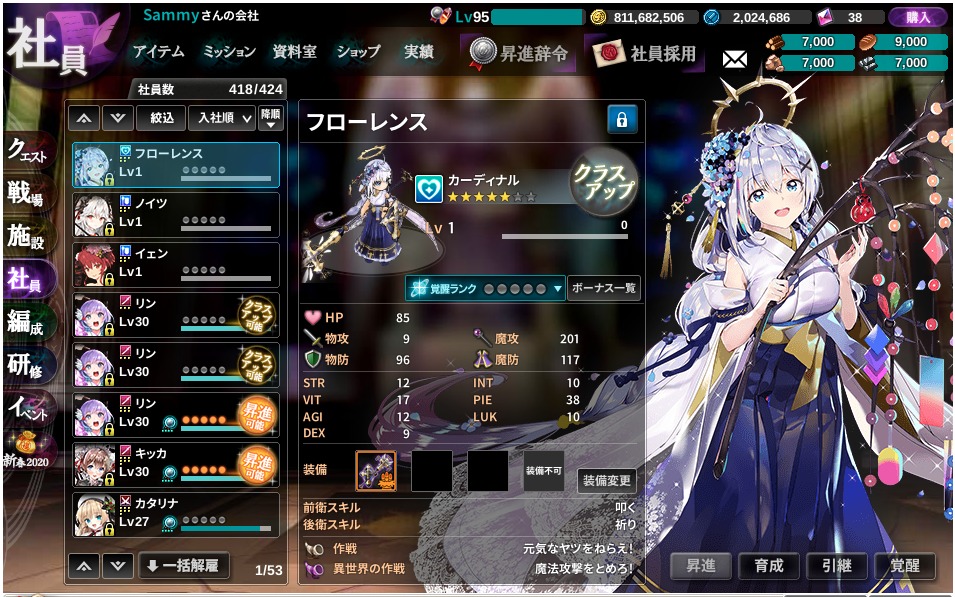The height and width of the screenshot is (597, 955).
Task: Click the 一括解雇 button
Action: point(183,565)
